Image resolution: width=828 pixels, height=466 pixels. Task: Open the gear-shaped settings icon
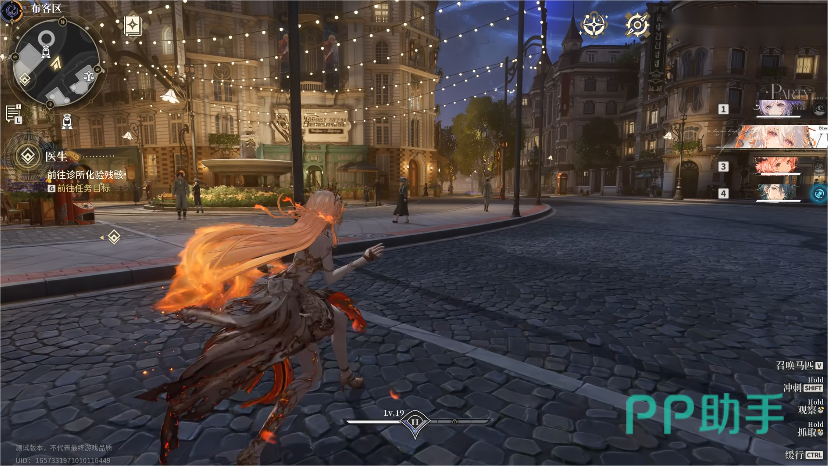click(x=637, y=25)
